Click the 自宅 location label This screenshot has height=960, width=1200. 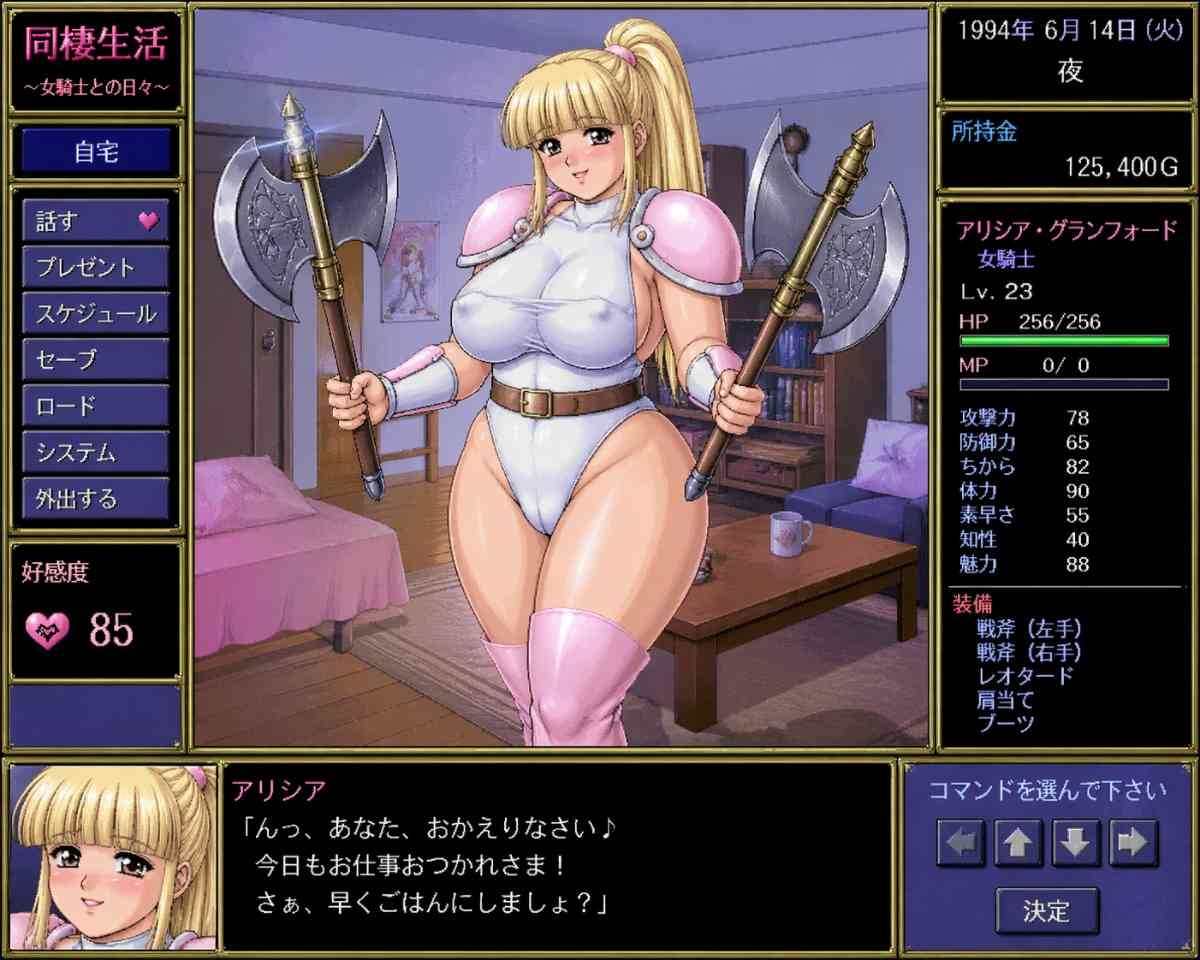pyautogui.click(x=96, y=152)
